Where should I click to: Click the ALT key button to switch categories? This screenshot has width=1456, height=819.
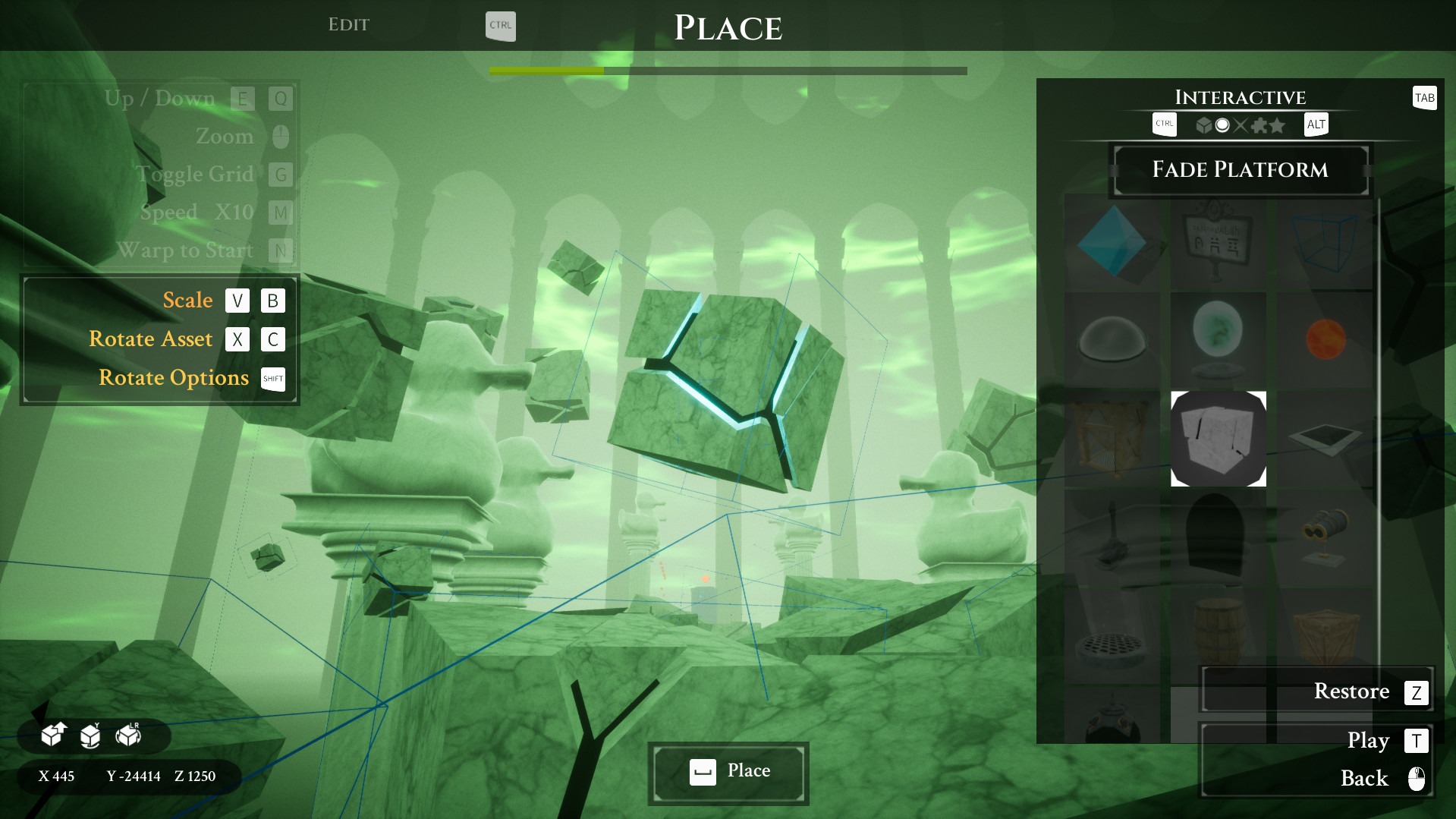click(1316, 124)
